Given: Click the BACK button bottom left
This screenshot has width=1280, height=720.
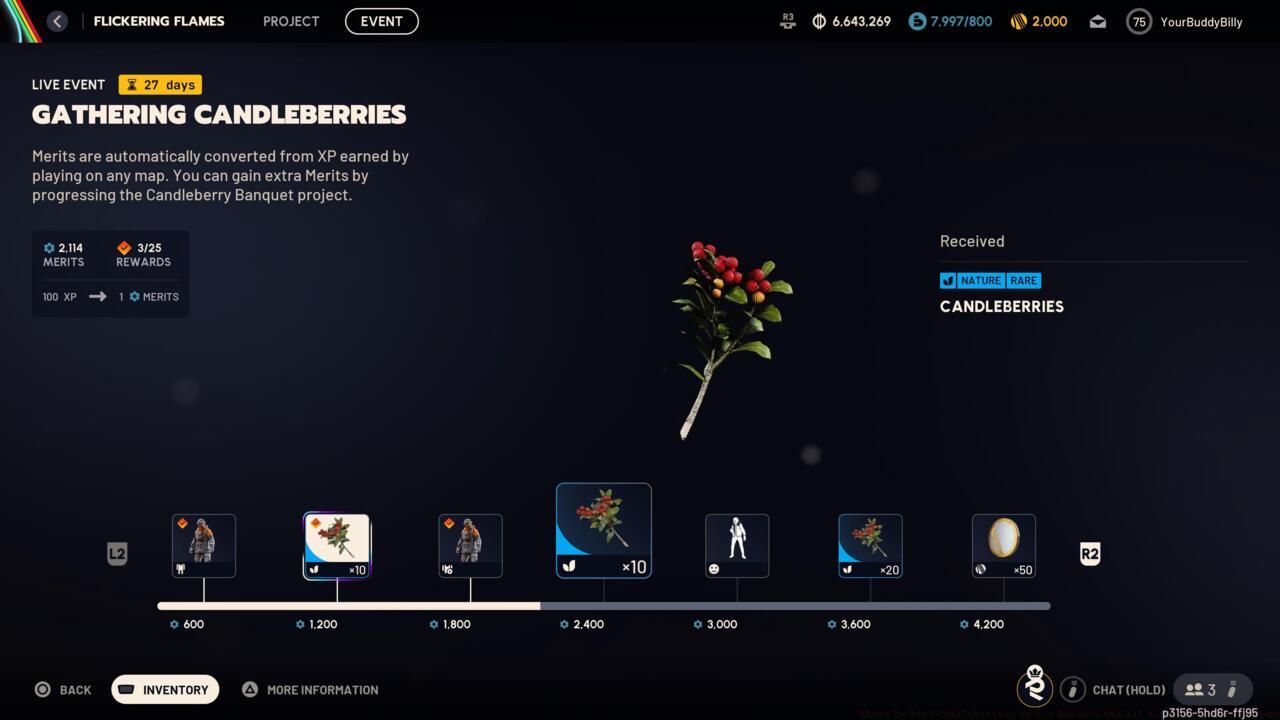Looking at the screenshot, I should coord(63,689).
